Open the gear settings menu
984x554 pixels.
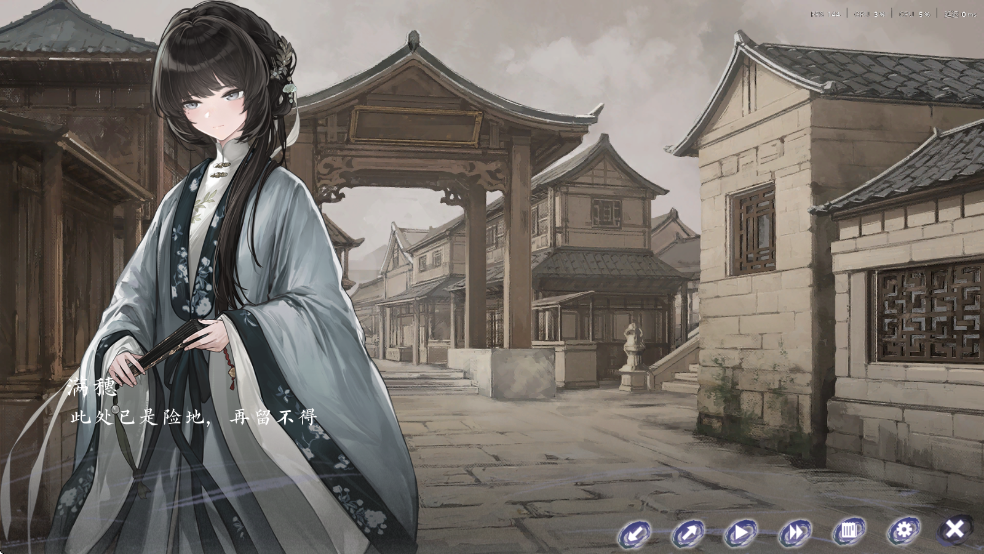point(903,530)
